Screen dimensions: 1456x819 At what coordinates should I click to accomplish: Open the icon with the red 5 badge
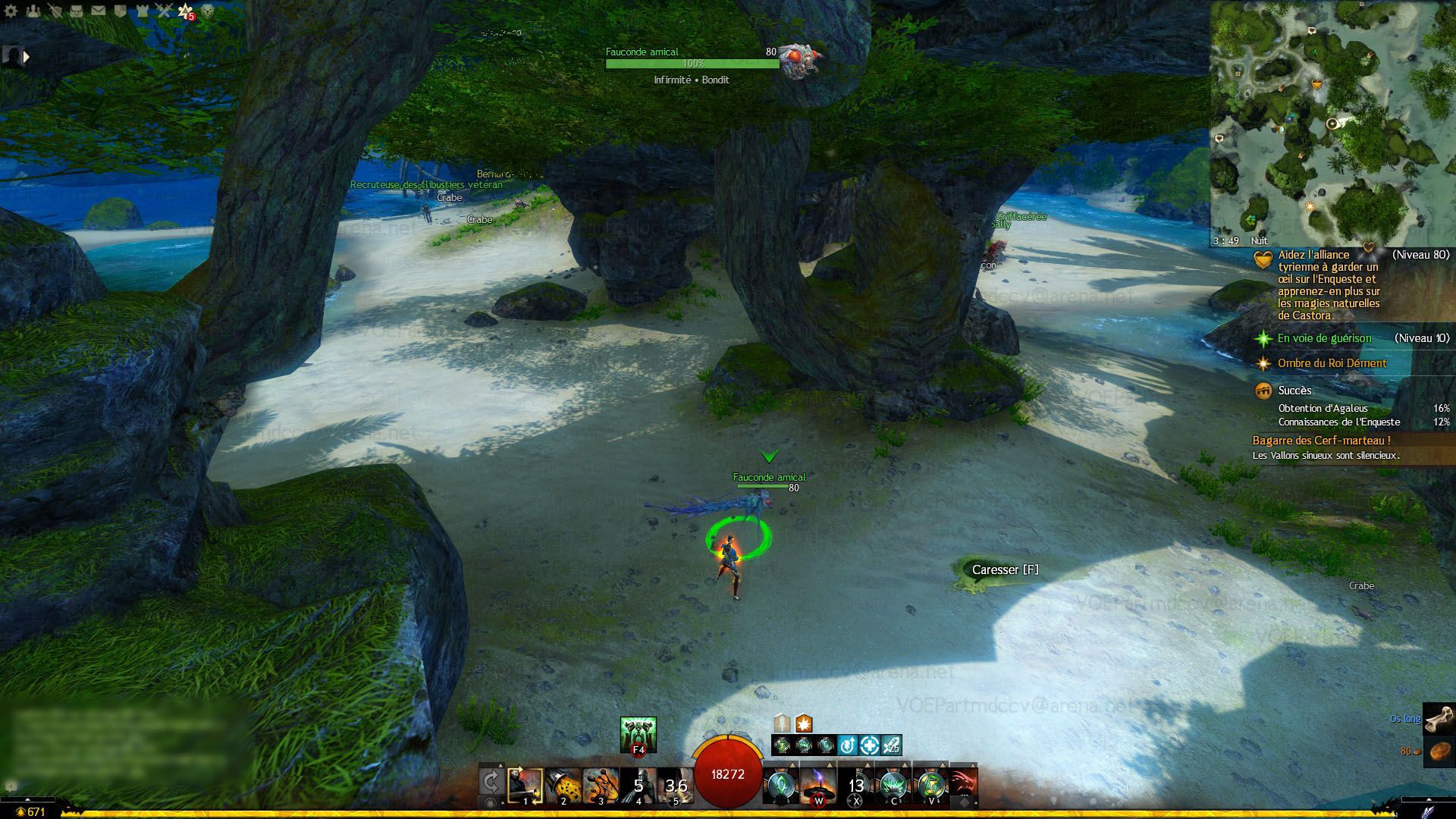185,11
